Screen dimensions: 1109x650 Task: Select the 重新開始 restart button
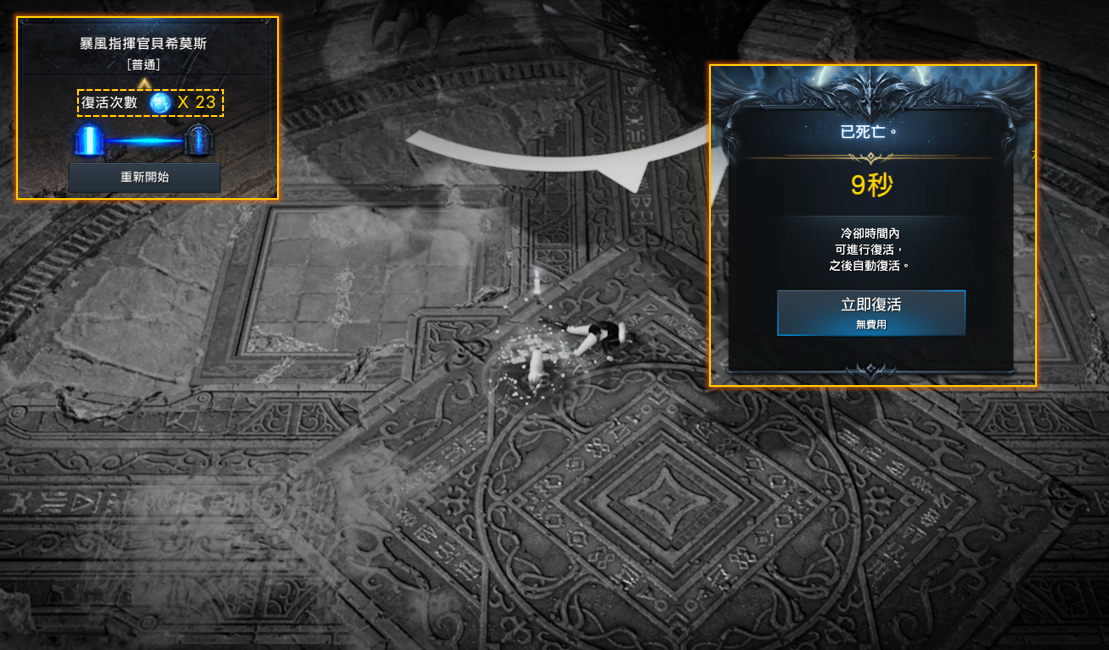[144, 178]
